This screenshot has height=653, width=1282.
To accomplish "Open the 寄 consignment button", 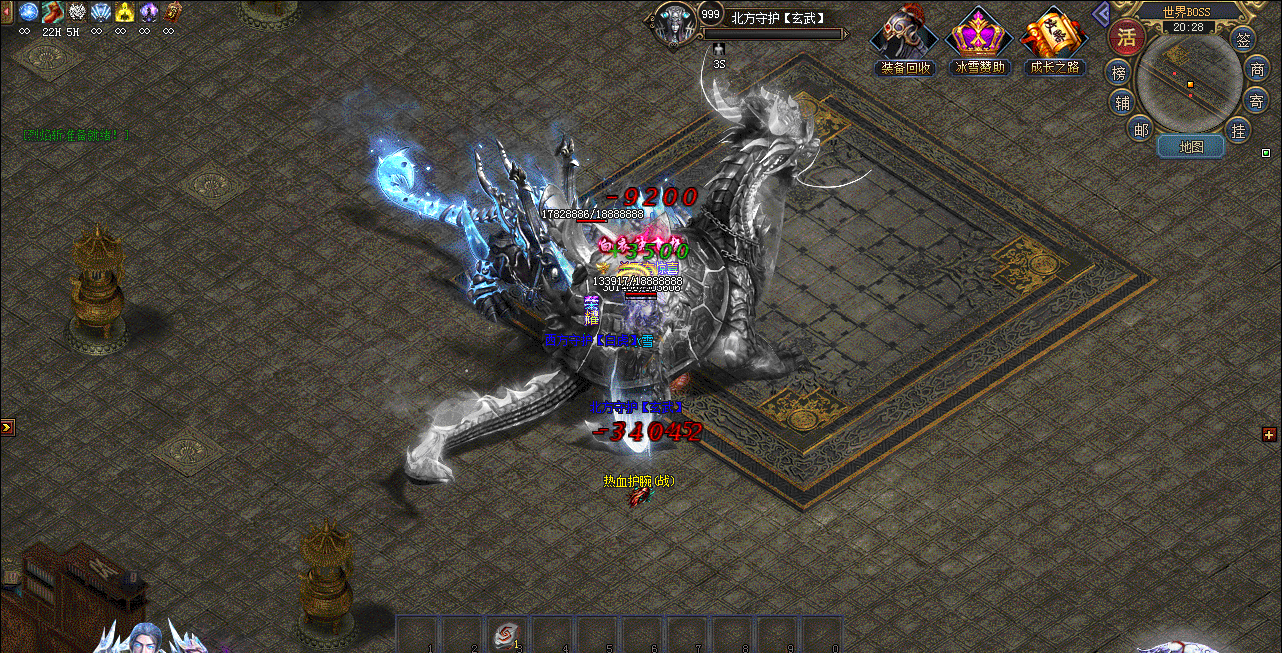I will tap(1257, 100).
